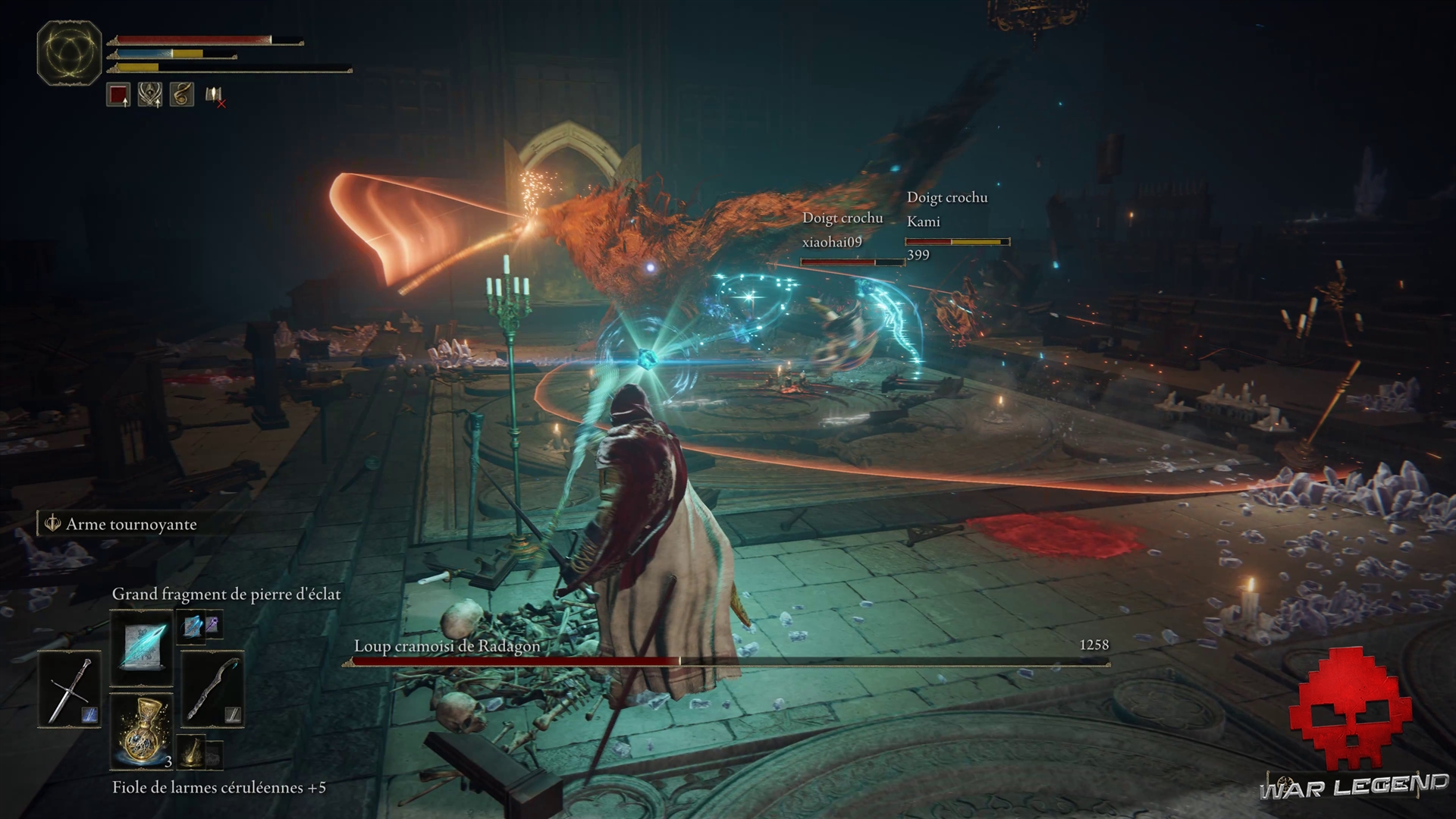Viewport: 1456px width, 819px height.
Task: Click the glowing golden rune emblem
Action: coord(70,52)
